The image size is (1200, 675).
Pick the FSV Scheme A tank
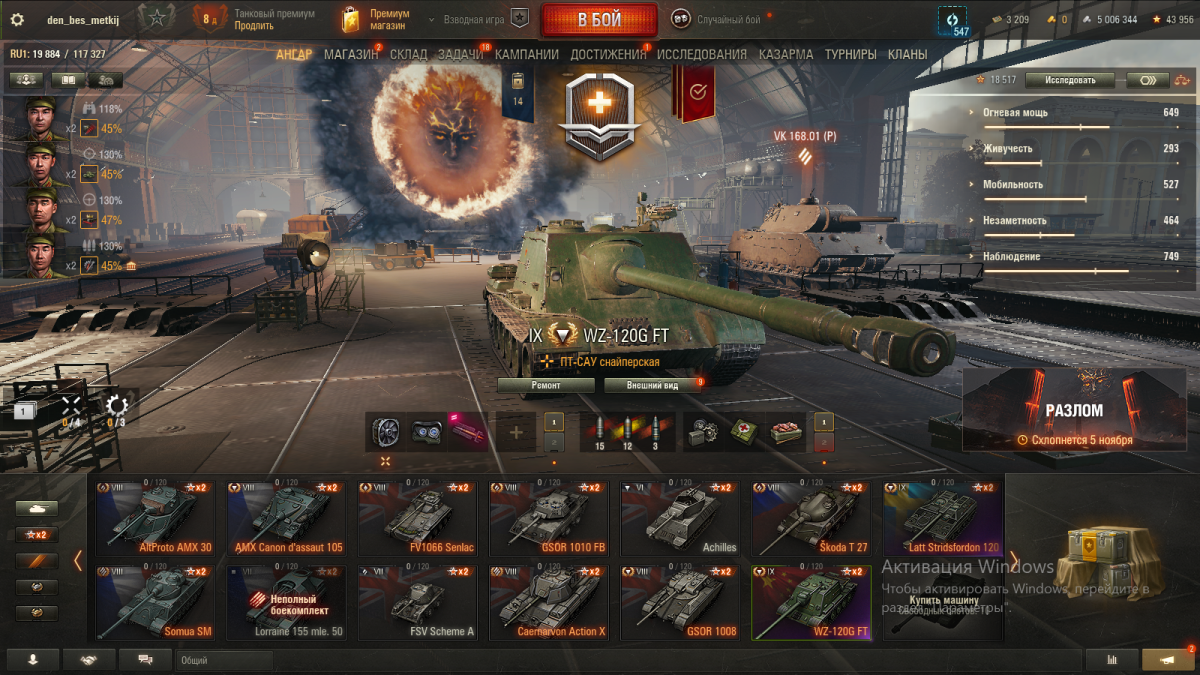click(x=417, y=602)
